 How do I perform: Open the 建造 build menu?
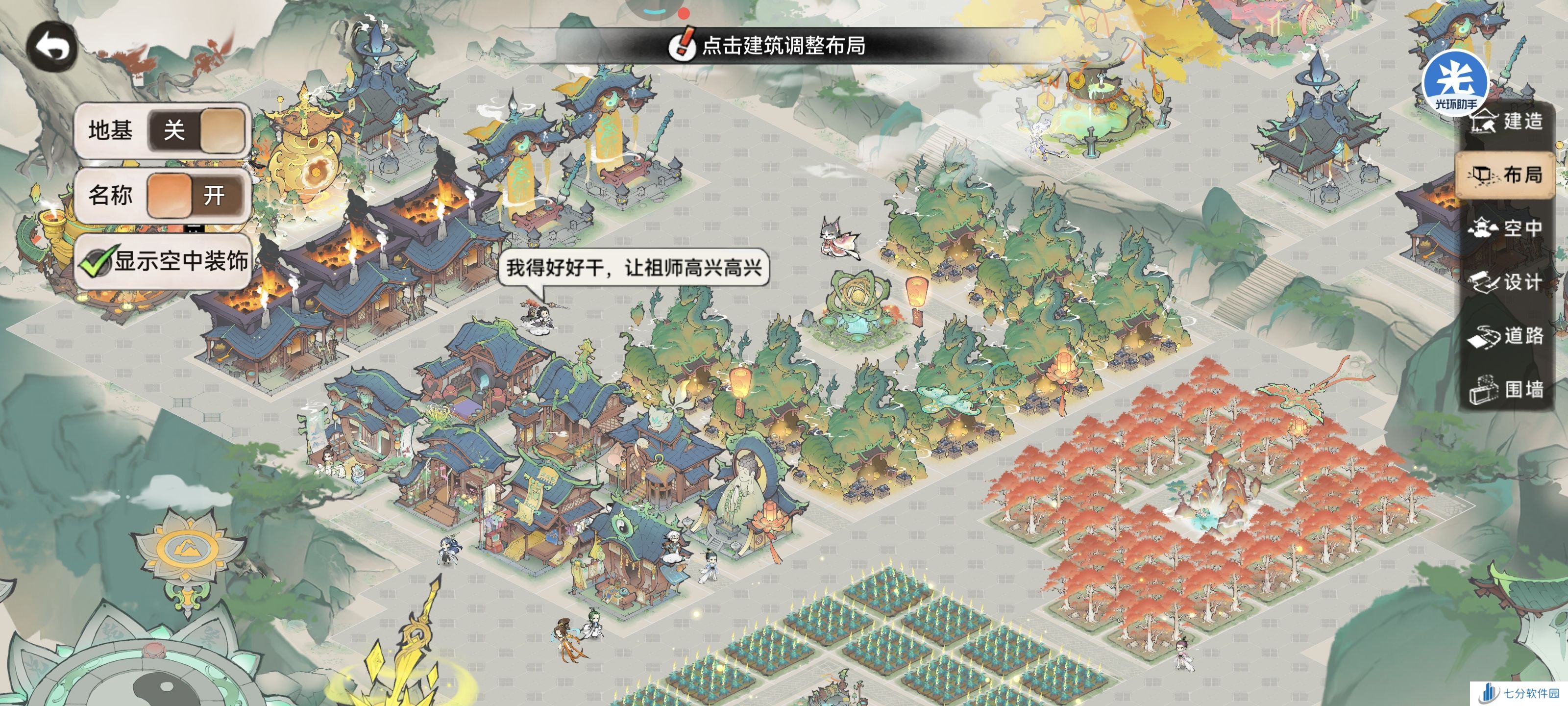click(x=1507, y=122)
